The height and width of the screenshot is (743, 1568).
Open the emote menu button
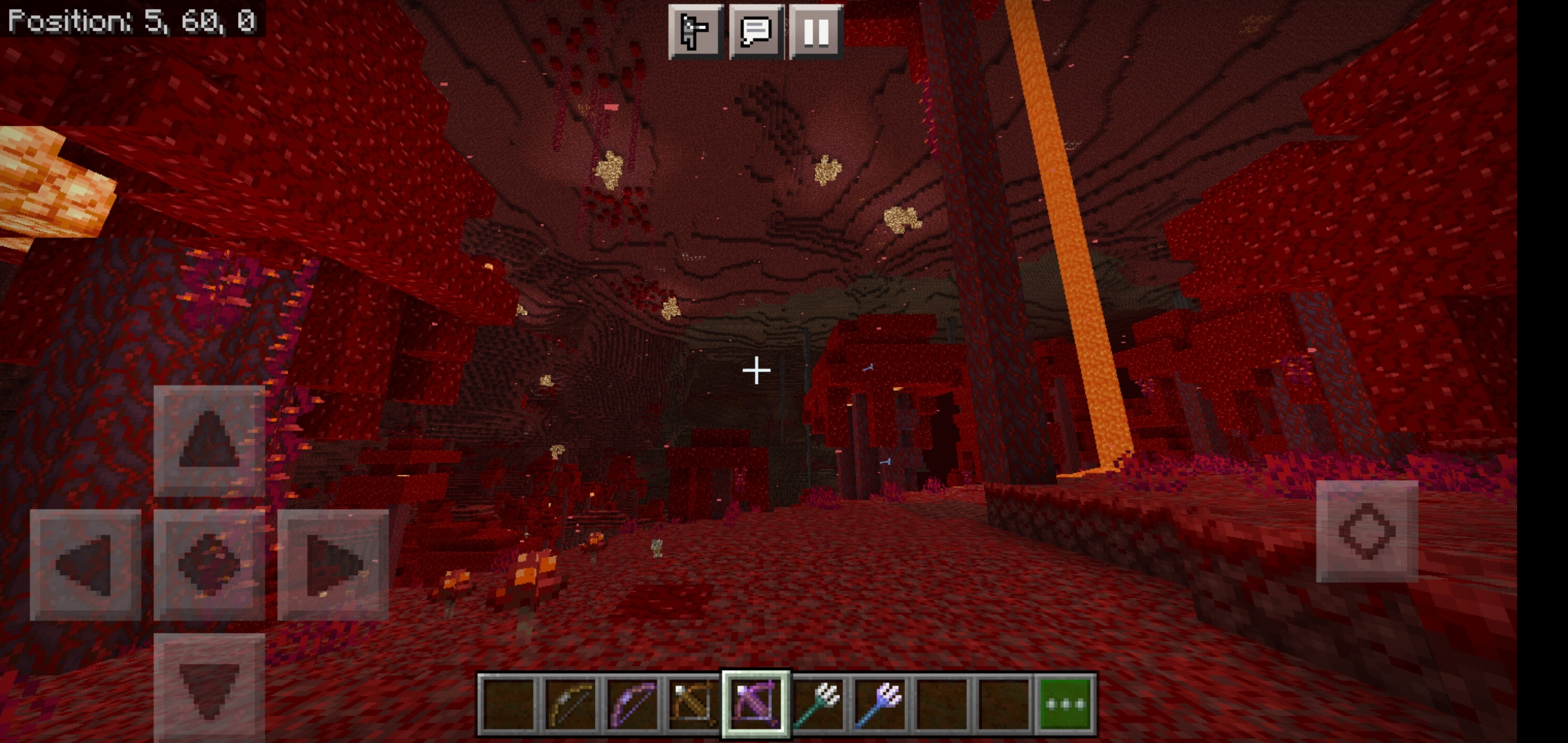click(695, 31)
